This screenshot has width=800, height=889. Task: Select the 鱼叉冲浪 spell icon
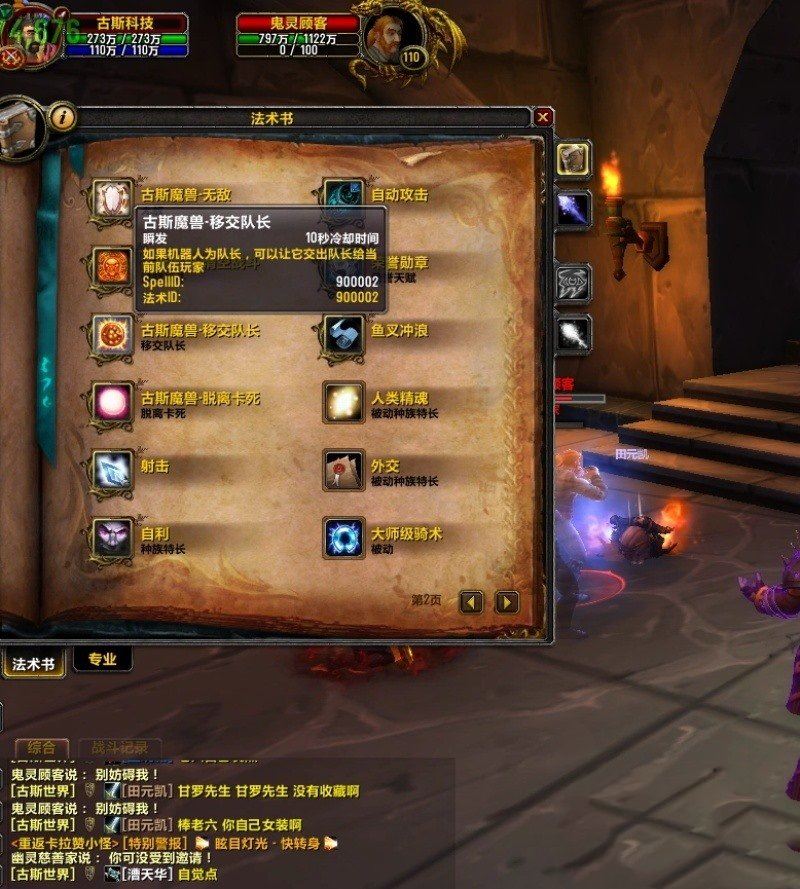[344, 334]
